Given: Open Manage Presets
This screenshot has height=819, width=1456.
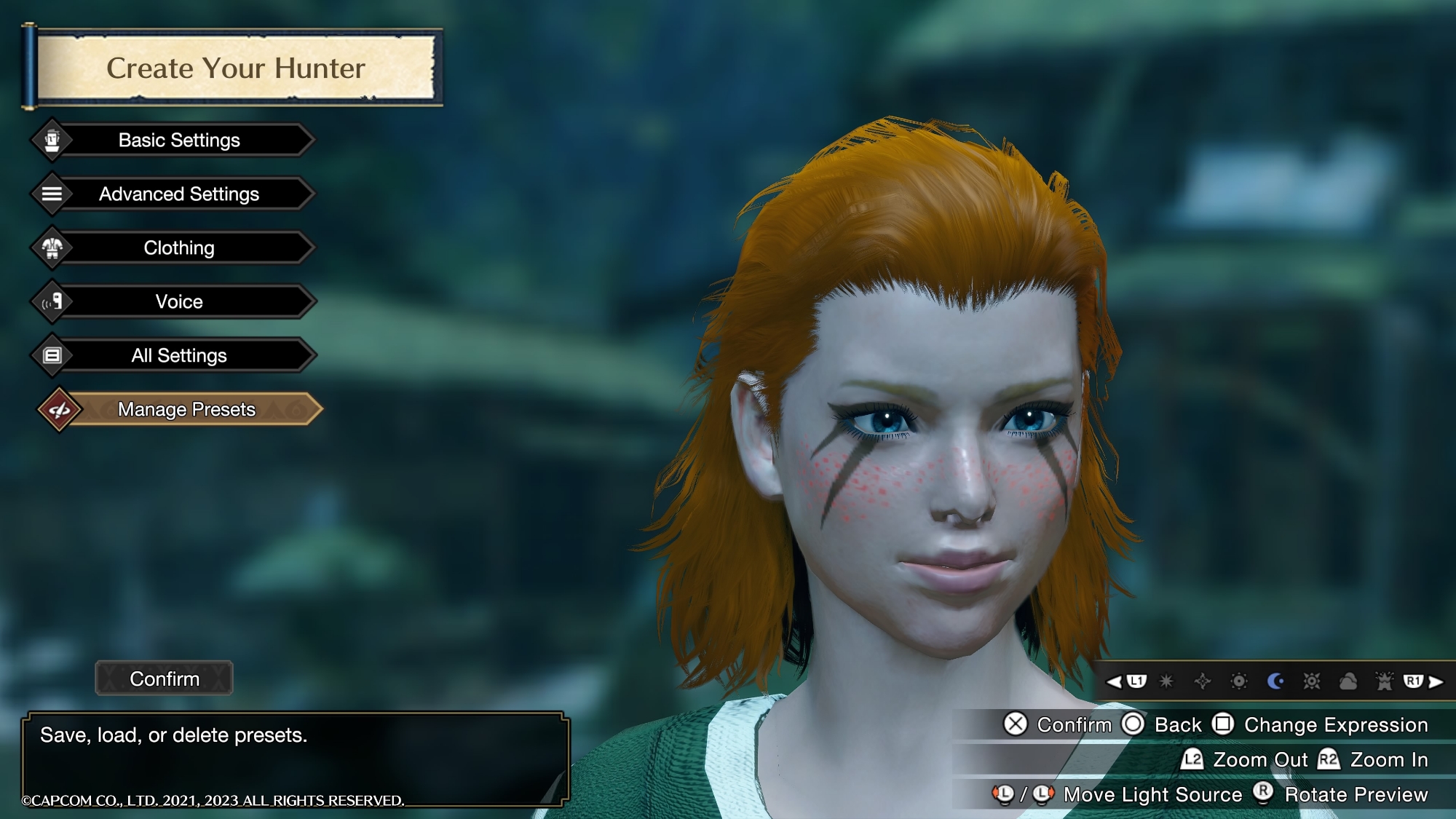Looking at the screenshot, I should click(x=186, y=409).
